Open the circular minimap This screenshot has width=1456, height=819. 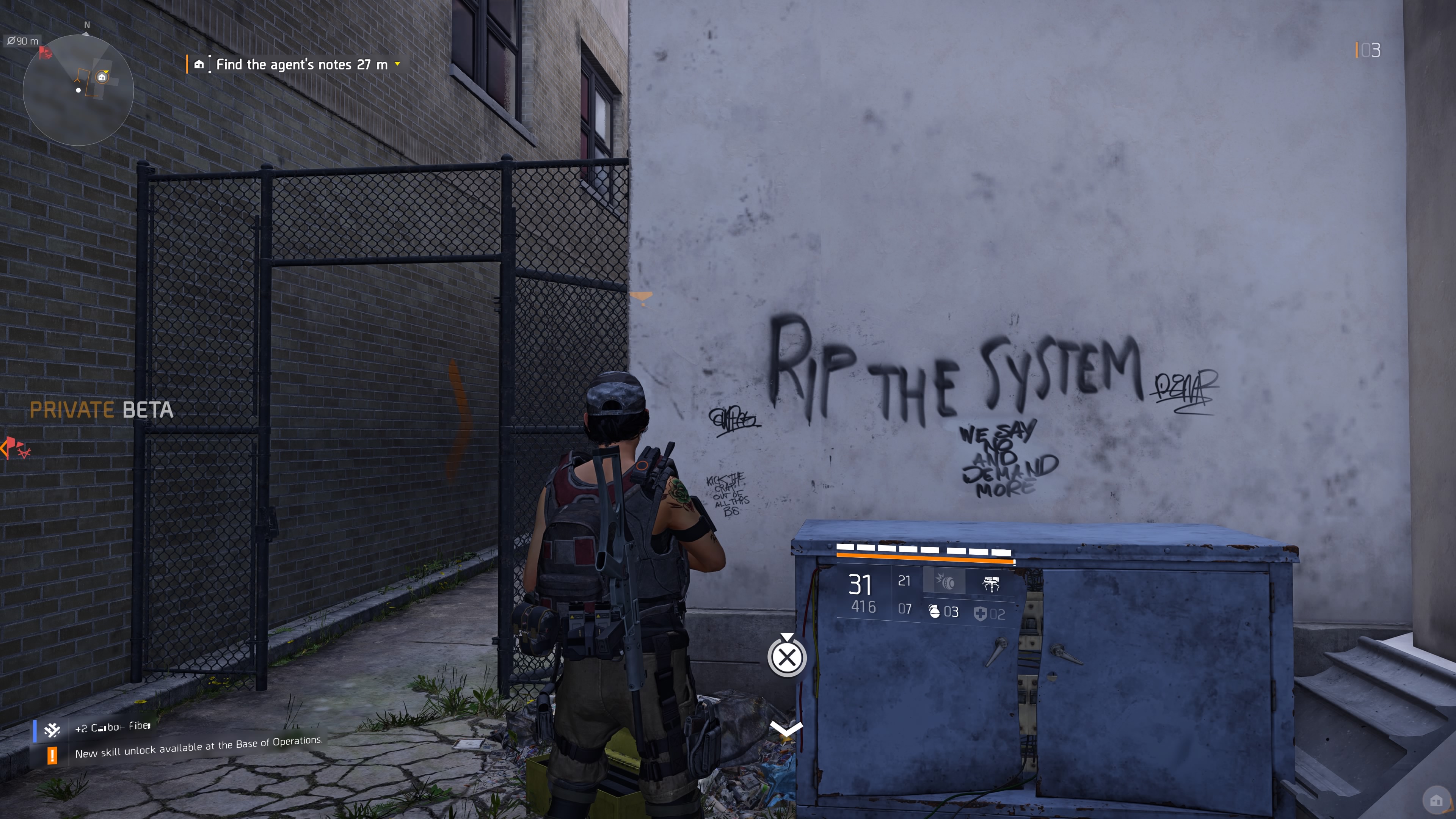tap(78, 90)
